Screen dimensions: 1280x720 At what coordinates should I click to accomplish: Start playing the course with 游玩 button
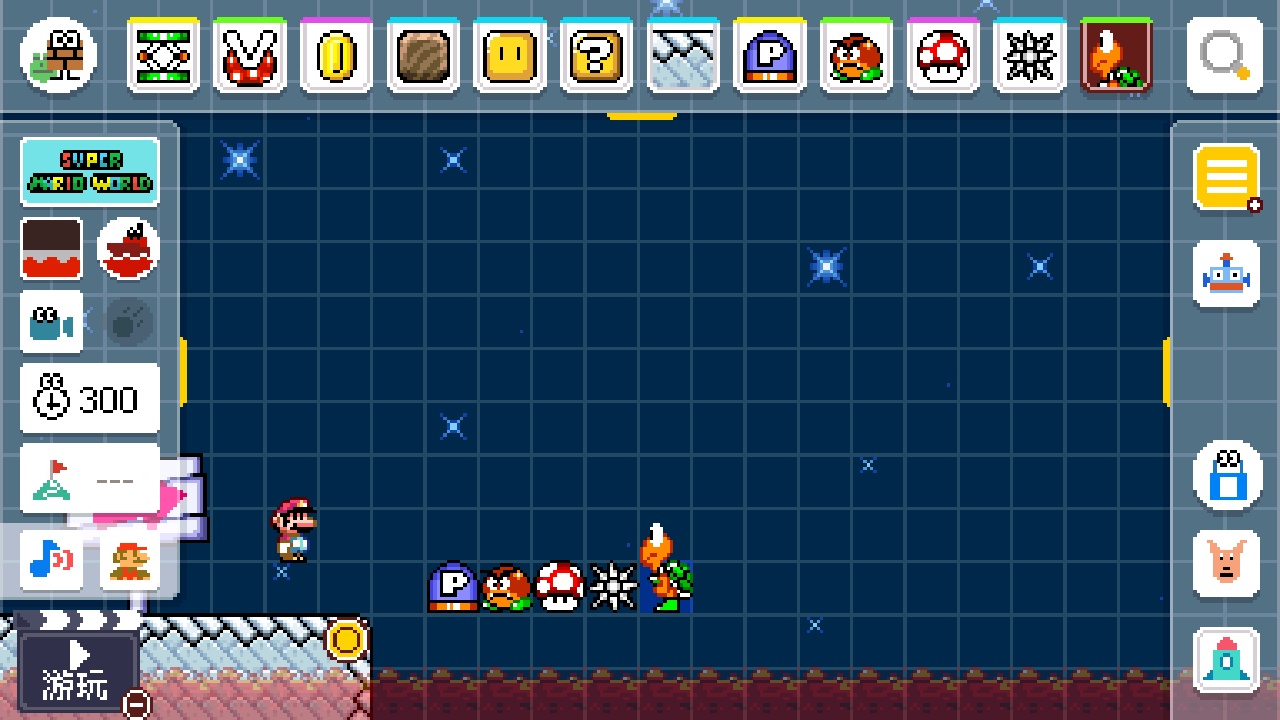point(78,670)
